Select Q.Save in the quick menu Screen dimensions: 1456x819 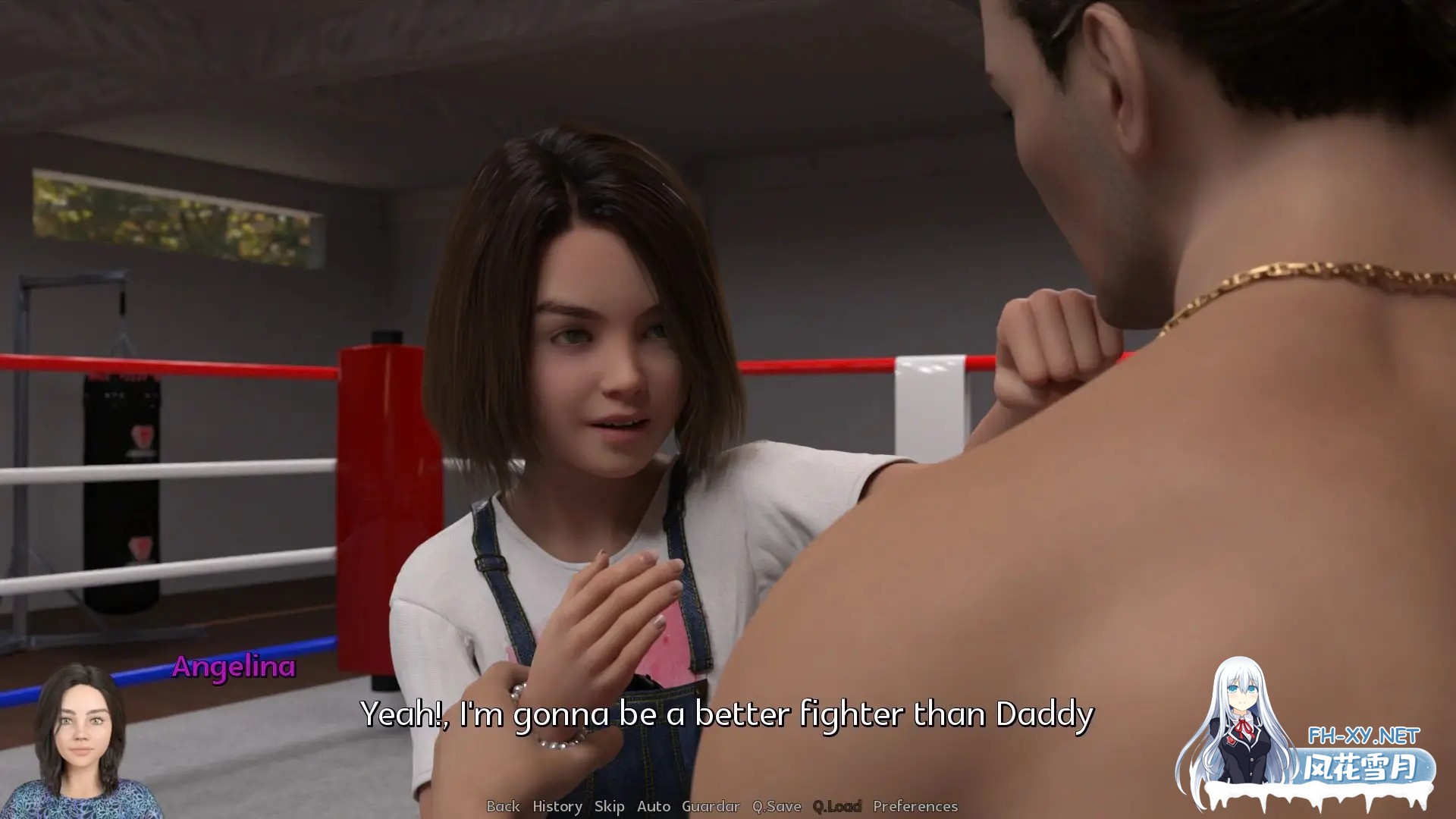tap(776, 807)
